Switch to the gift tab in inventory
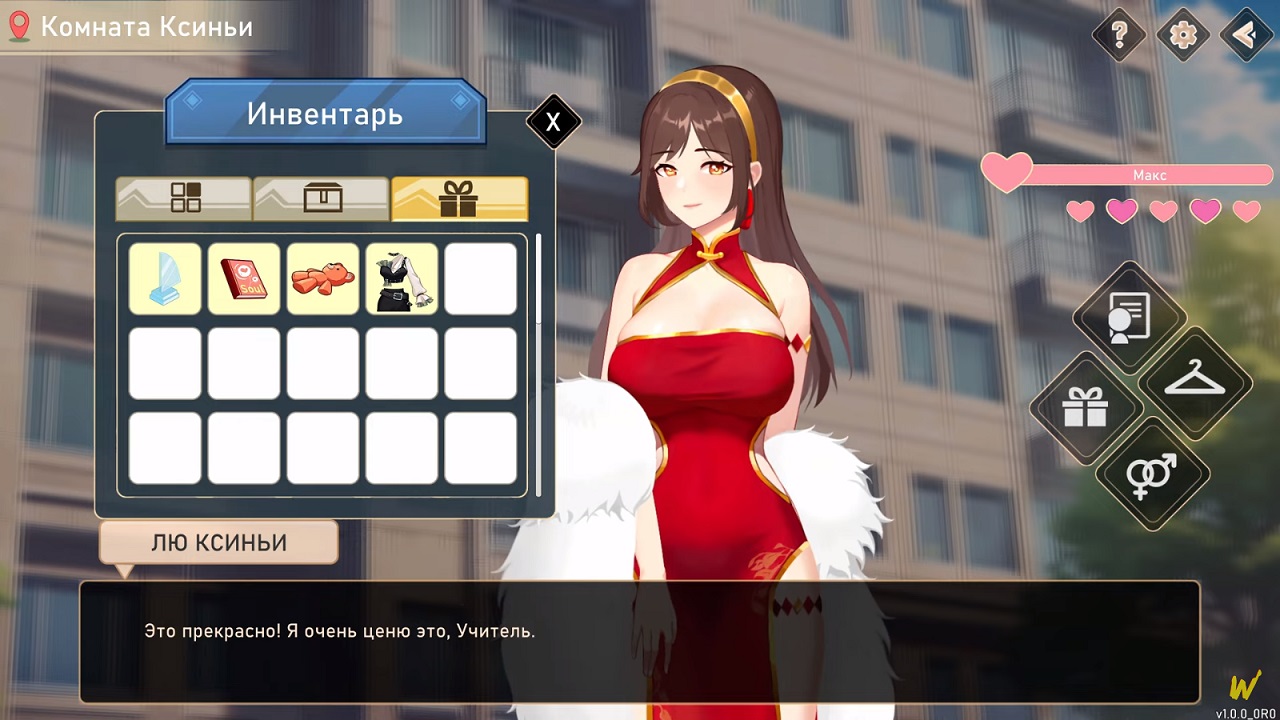 (459, 198)
